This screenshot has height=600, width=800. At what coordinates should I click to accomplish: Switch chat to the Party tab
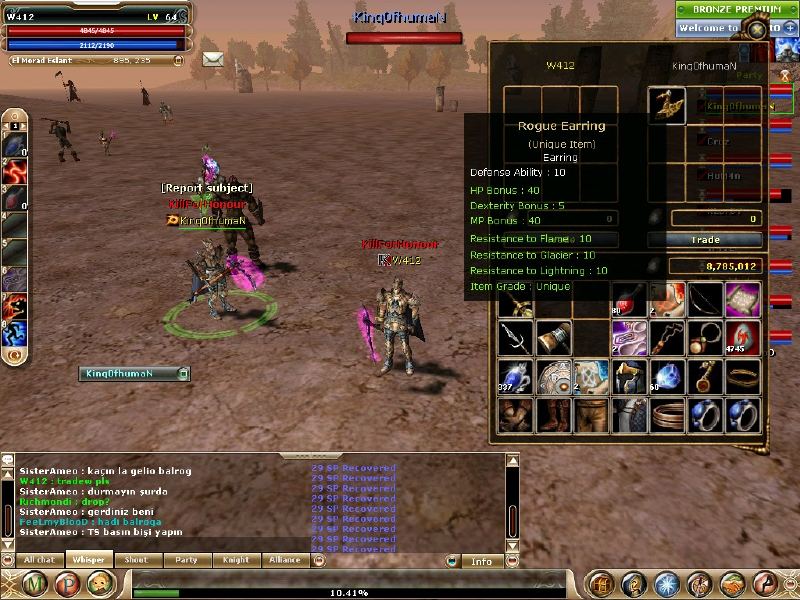click(x=186, y=561)
